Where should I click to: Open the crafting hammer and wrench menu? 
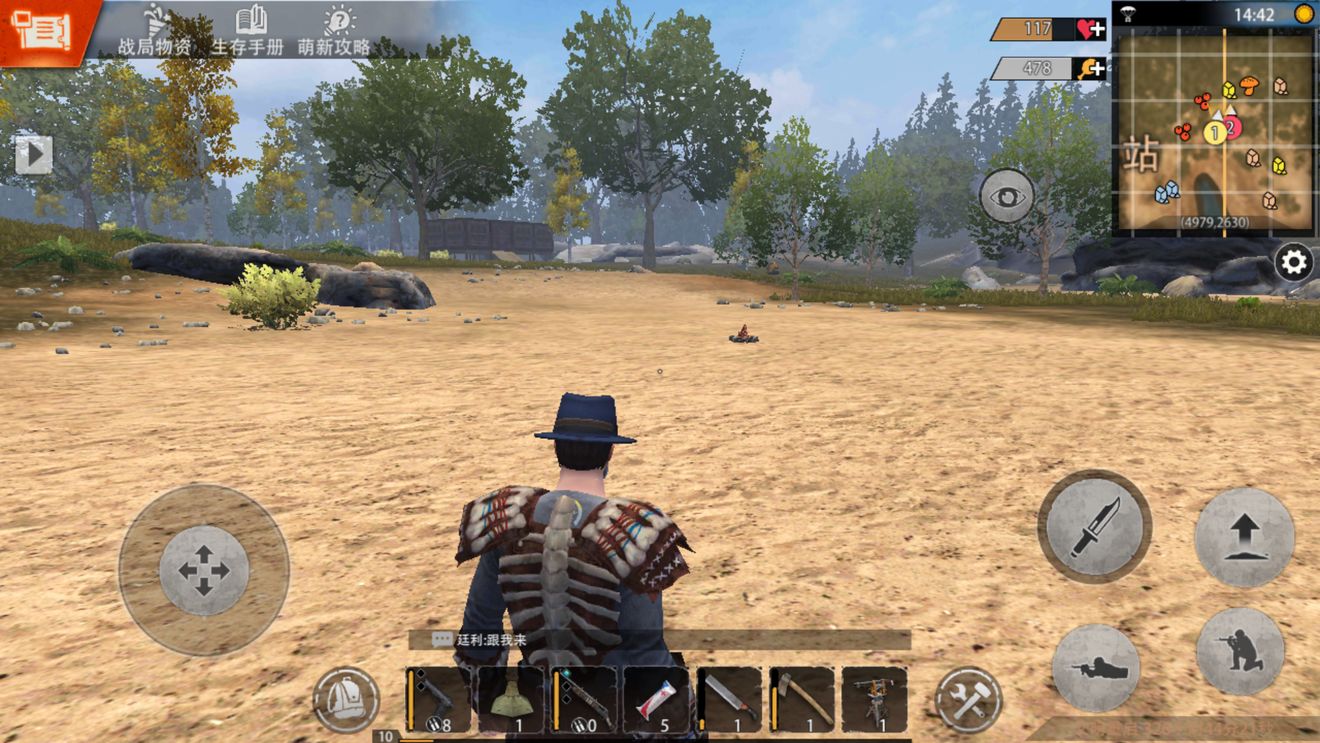(x=968, y=699)
